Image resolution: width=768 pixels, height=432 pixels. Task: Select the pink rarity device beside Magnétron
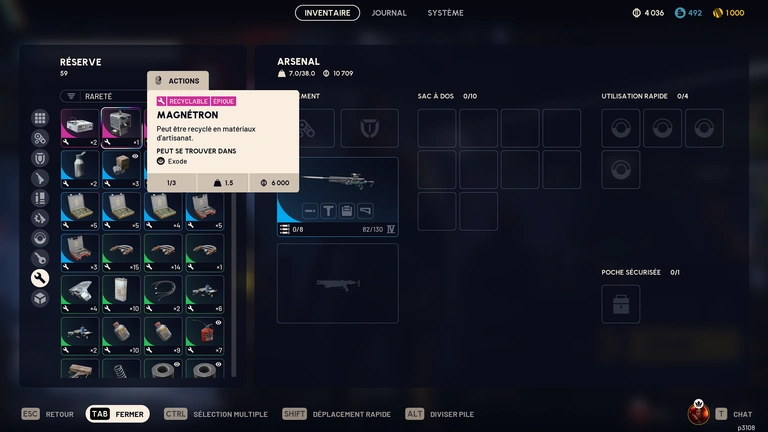[80, 127]
